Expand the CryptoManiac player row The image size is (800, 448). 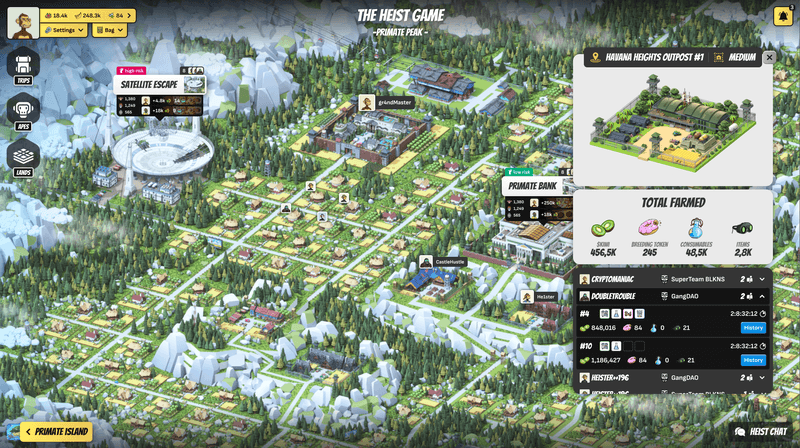[x=762, y=279]
